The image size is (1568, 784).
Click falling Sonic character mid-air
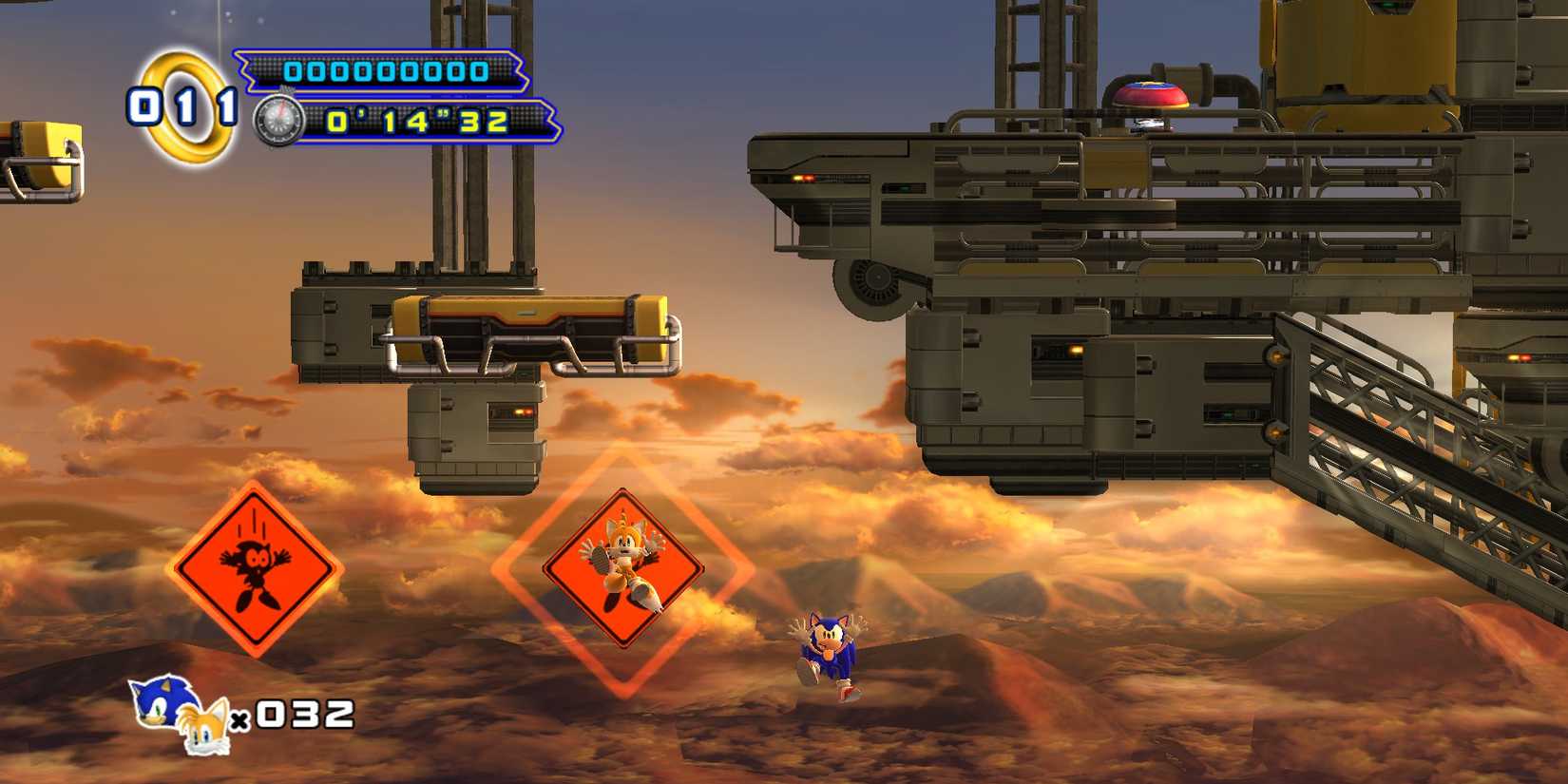pos(829,646)
